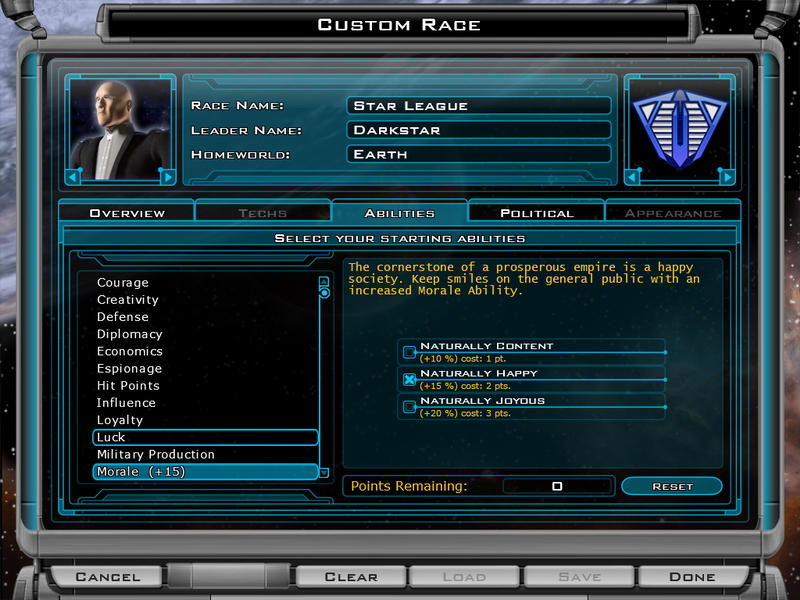Tick the Naturally Joyous checkbox
Viewport: 800px width, 600px height.
[409, 406]
